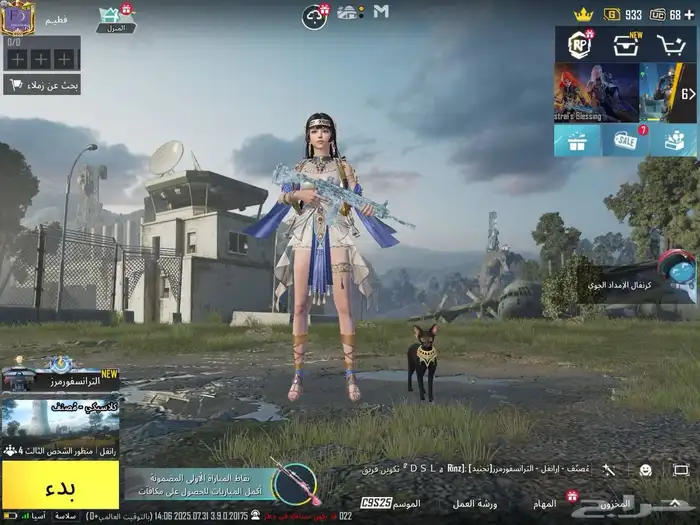Open the shopping cart shop icon

point(671,45)
